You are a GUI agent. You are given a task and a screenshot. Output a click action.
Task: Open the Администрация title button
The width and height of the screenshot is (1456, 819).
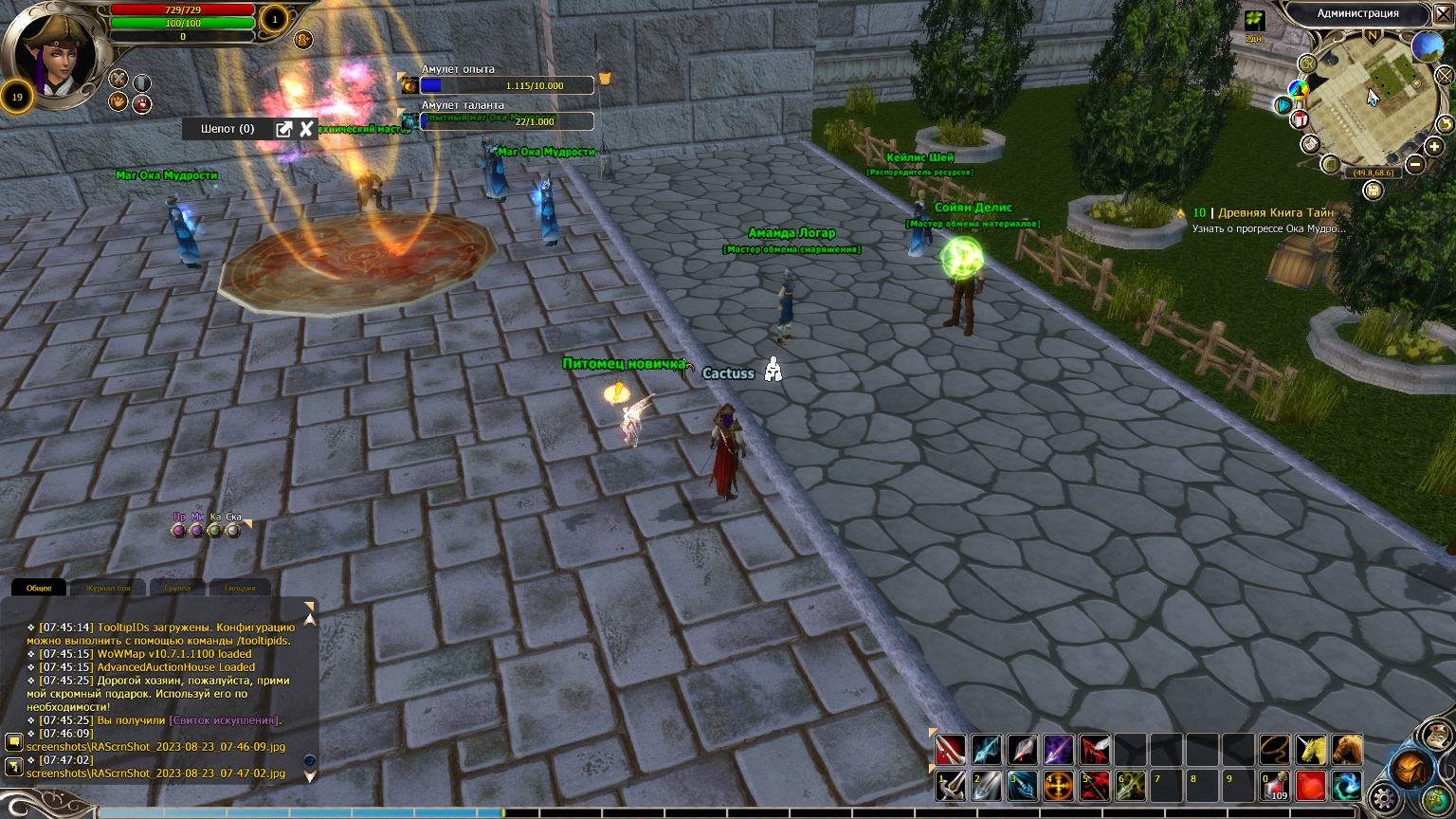coord(1357,13)
